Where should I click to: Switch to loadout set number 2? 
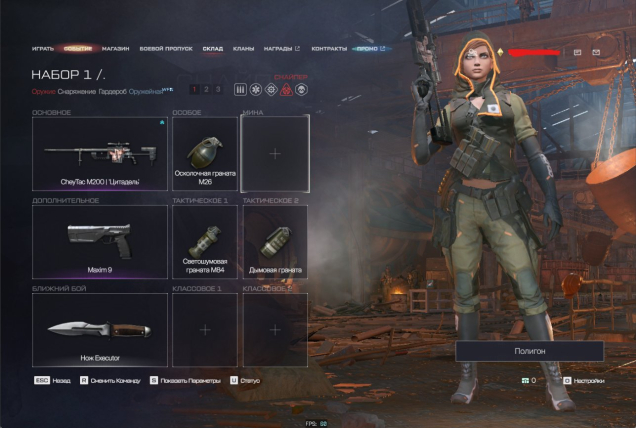(206, 90)
